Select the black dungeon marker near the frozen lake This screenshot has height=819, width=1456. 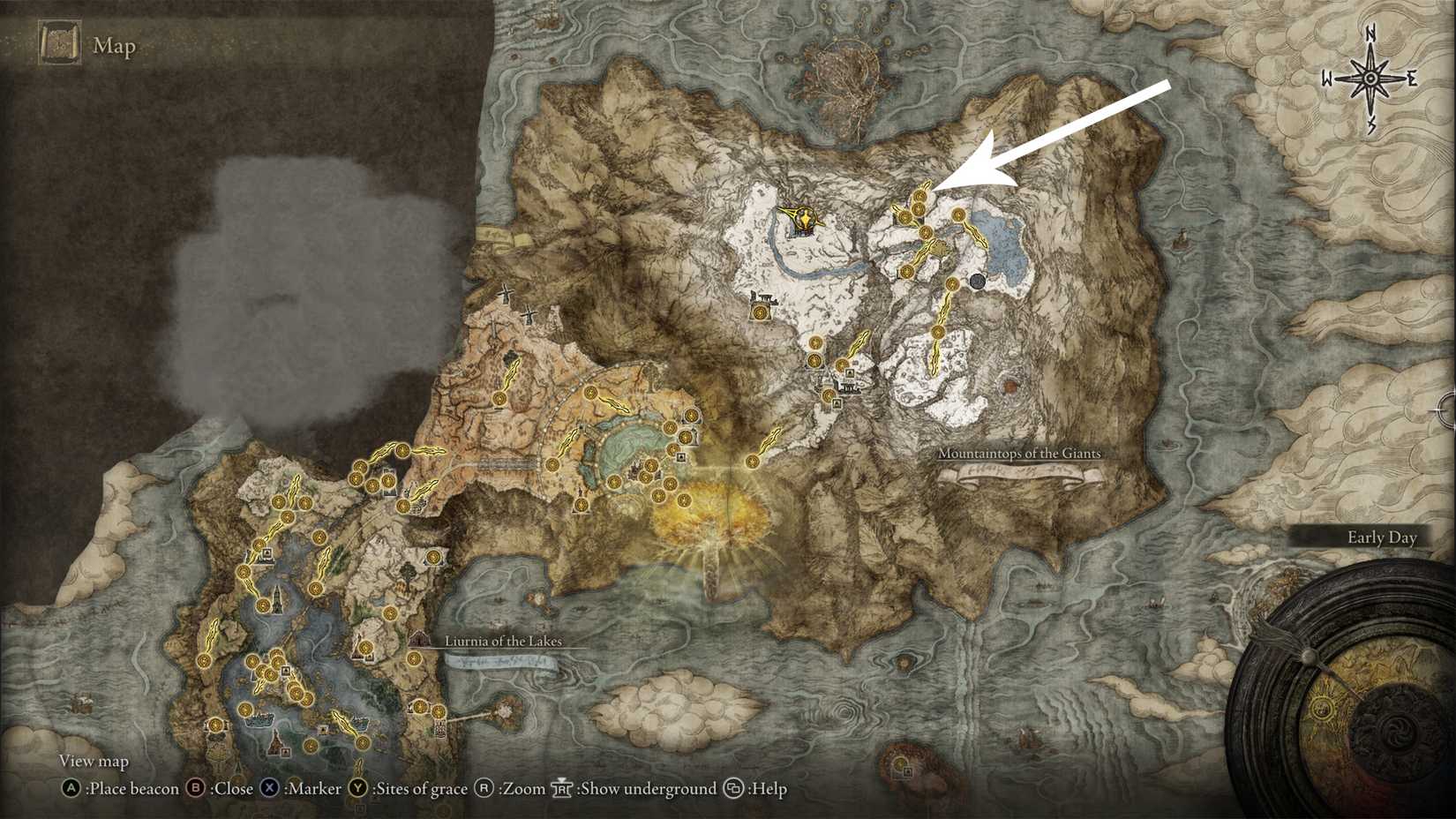(978, 282)
